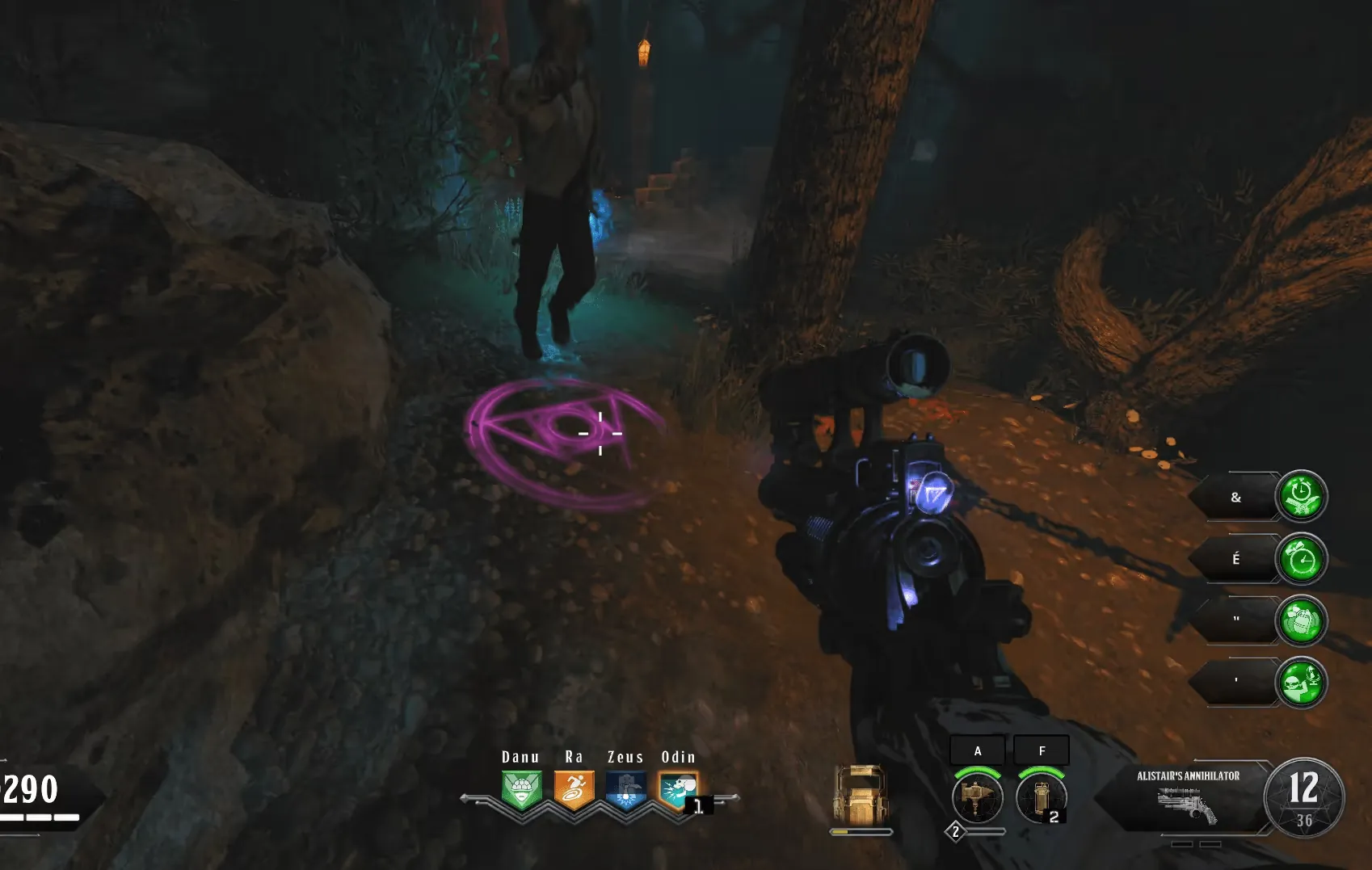Screen dimensions: 1372x870
Task: Activate the alarm clock elixir
Action: click(1301, 559)
